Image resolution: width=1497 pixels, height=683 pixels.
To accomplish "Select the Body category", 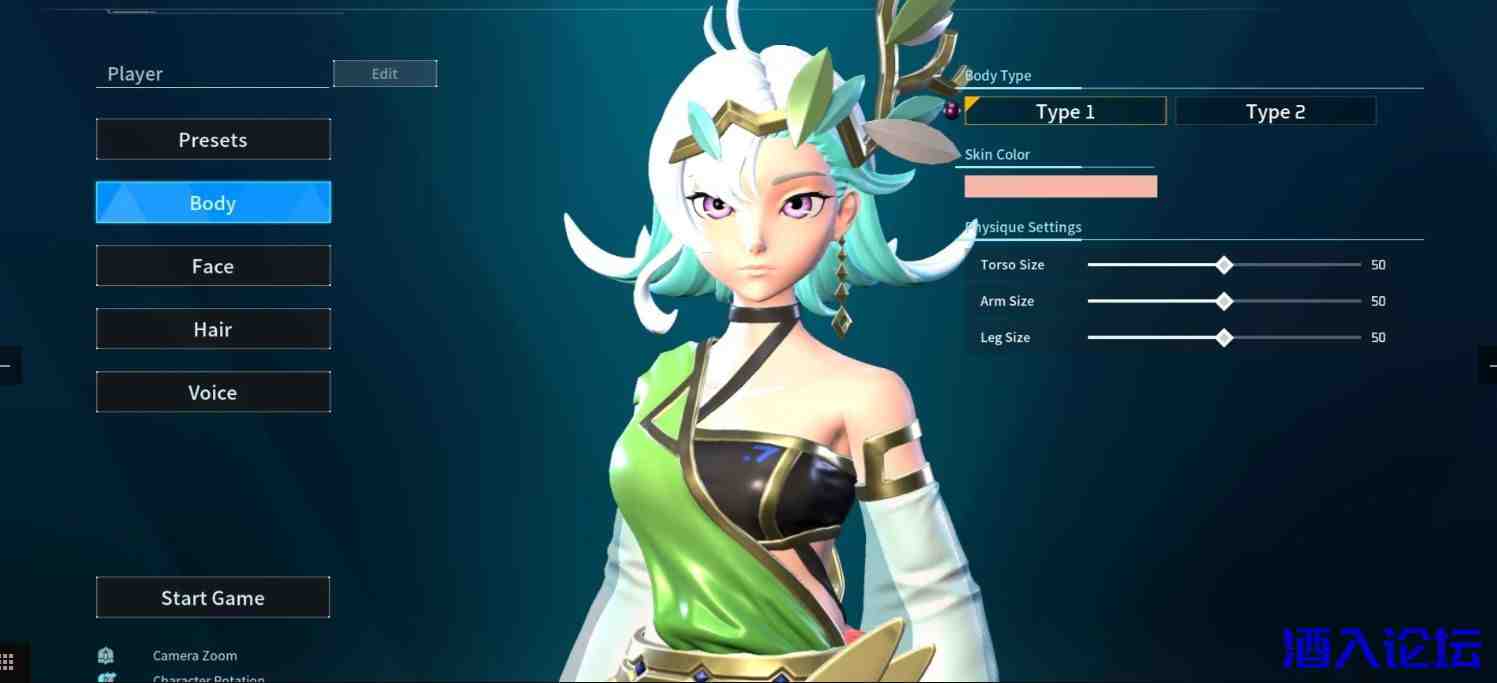I will (x=213, y=203).
